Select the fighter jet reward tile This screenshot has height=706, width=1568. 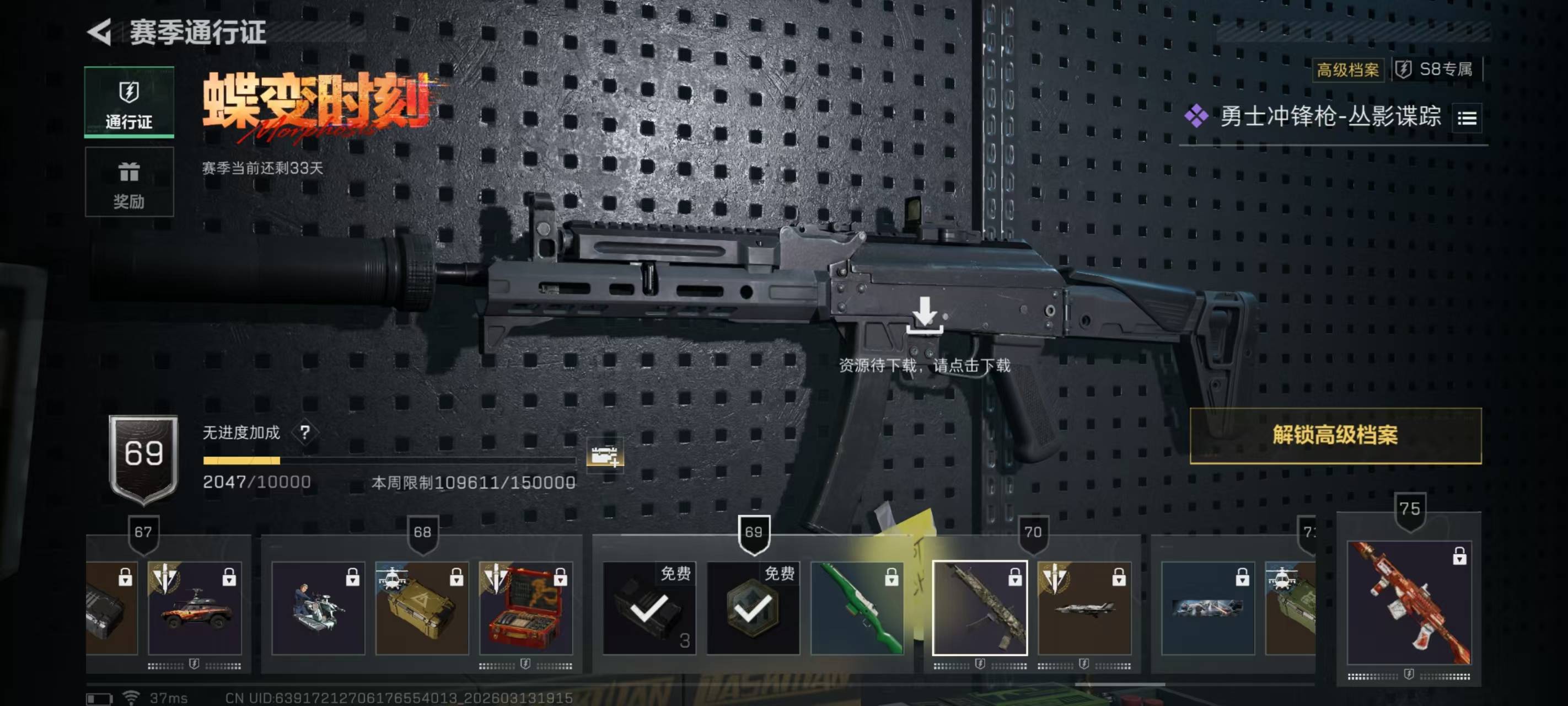(1083, 608)
